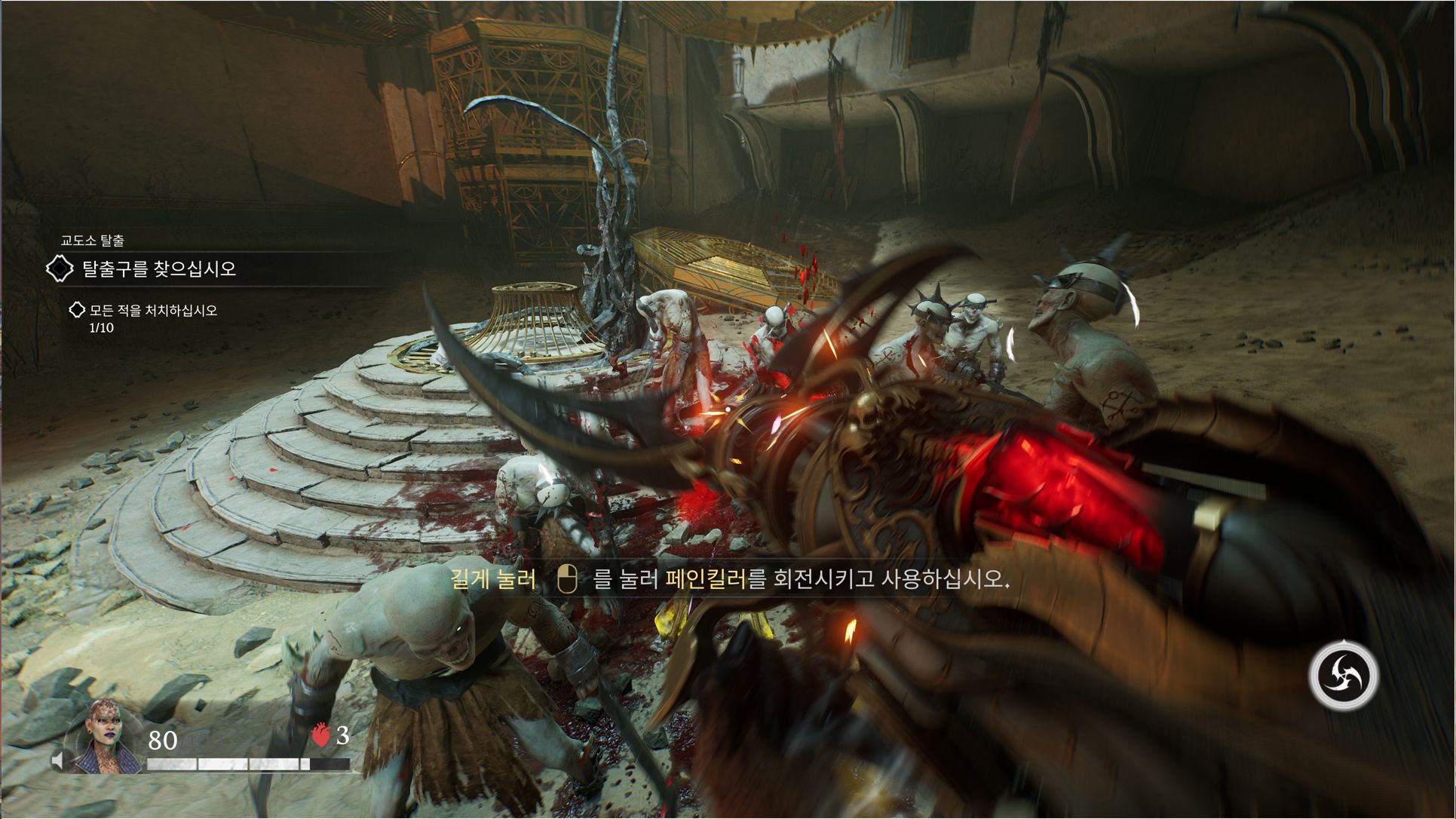The image size is (1456, 819).
Task: Select the '탈출구를 찾으십시오' main objective
Action: pyautogui.click(x=158, y=269)
